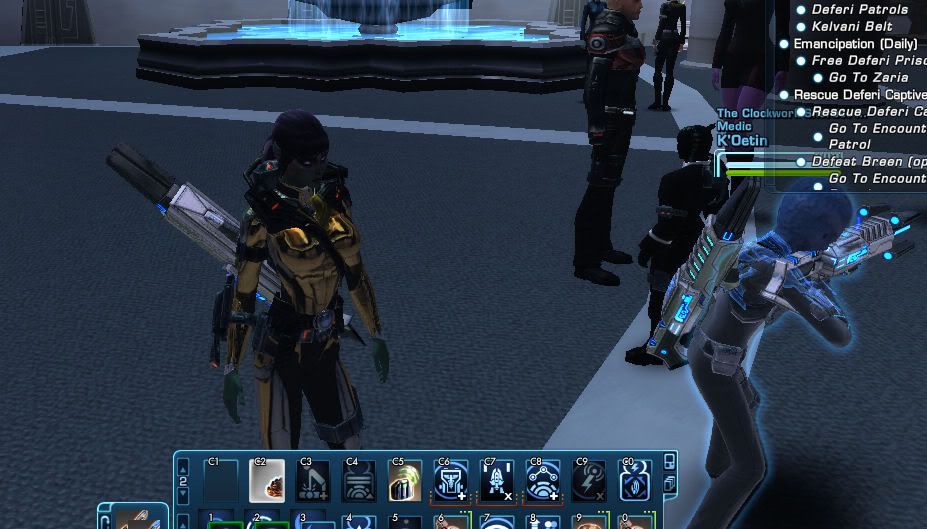
Task: Trigger the C4 signal dish ability
Action: (x=359, y=481)
